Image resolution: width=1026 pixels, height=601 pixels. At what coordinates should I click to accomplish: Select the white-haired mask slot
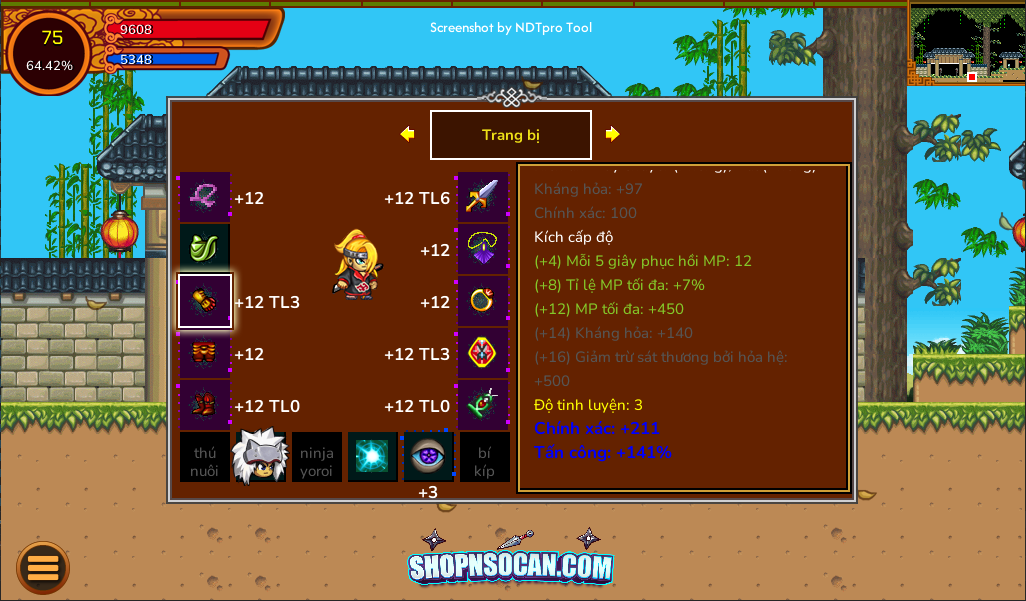click(260, 457)
